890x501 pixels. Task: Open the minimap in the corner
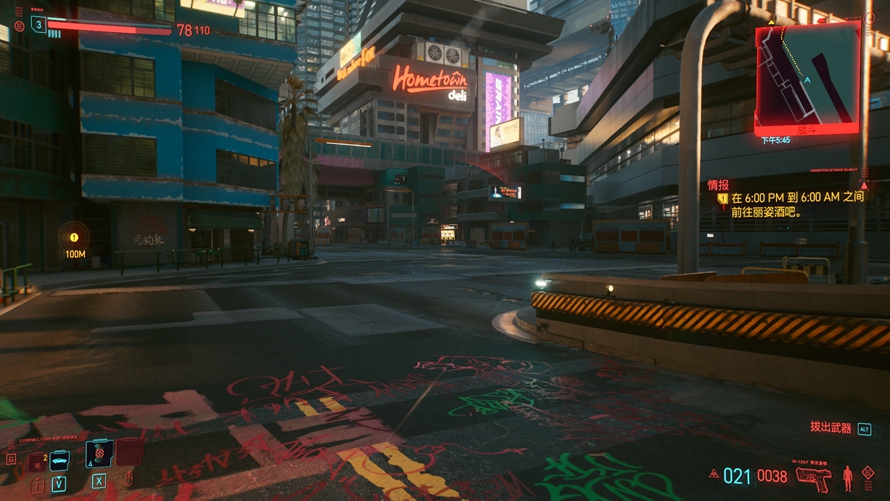click(806, 77)
